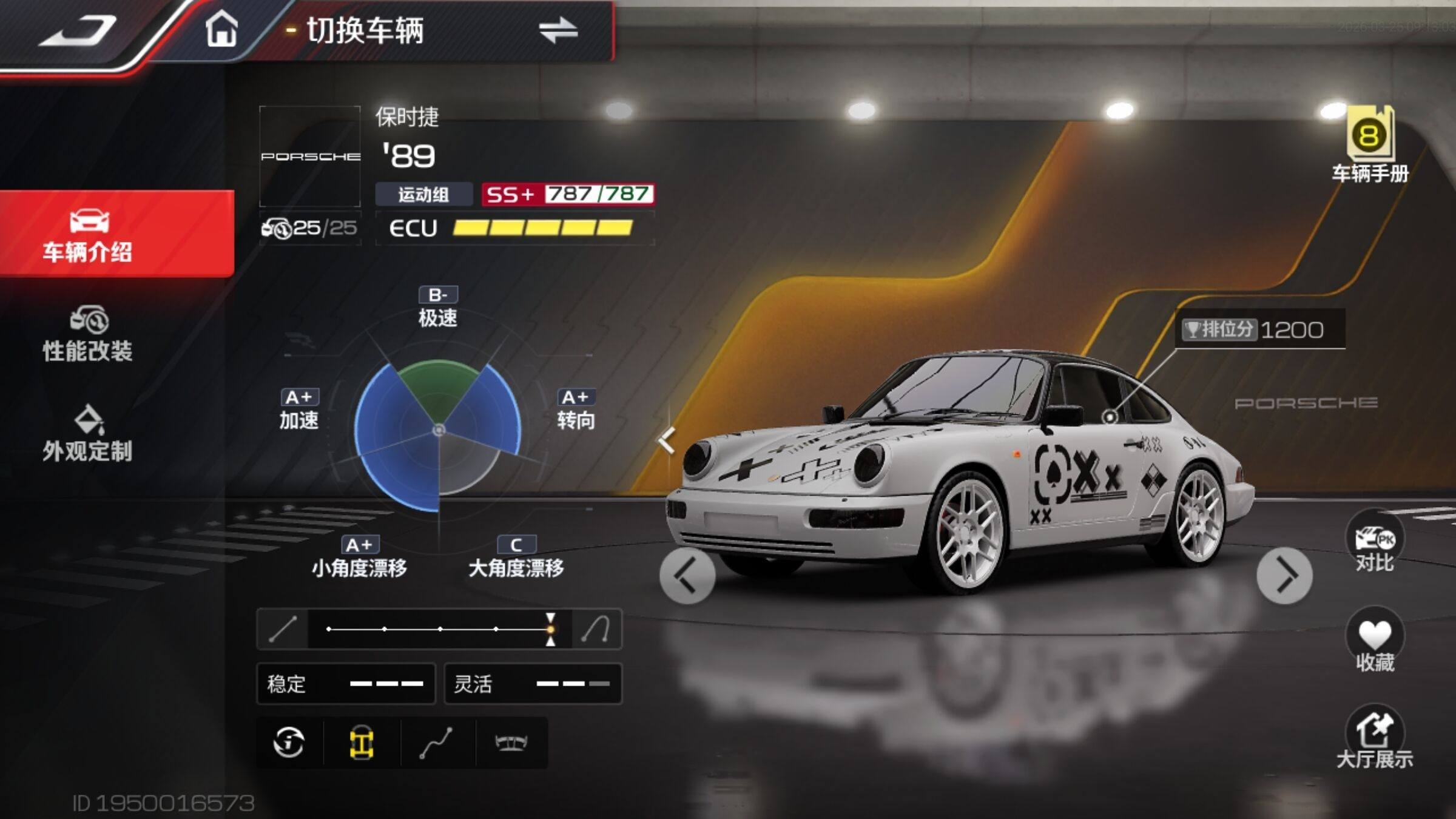1456x819 pixels.
Task: Go back using the top-left arrow
Action: [78, 30]
